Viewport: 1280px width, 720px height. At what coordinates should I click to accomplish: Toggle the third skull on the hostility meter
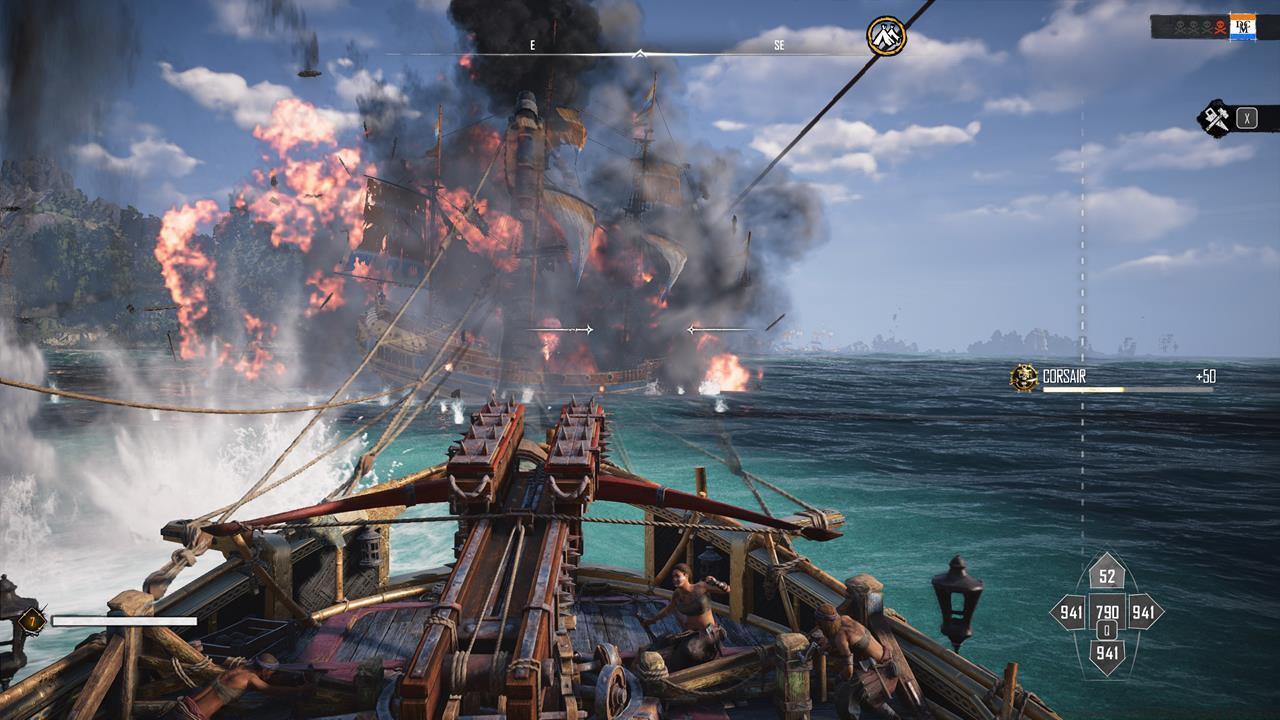1207,26
